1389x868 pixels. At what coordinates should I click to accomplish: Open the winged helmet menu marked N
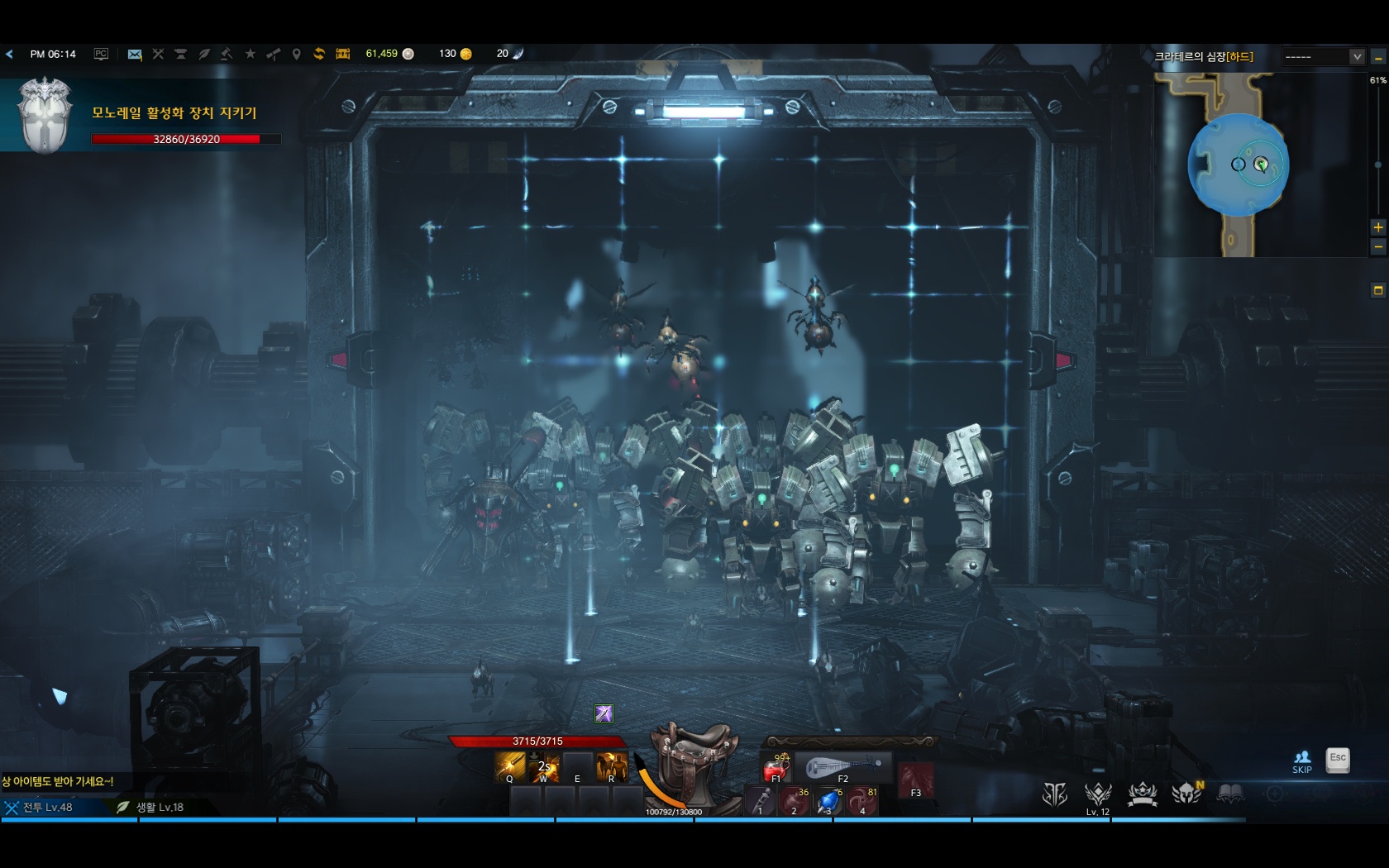click(x=1186, y=794)
